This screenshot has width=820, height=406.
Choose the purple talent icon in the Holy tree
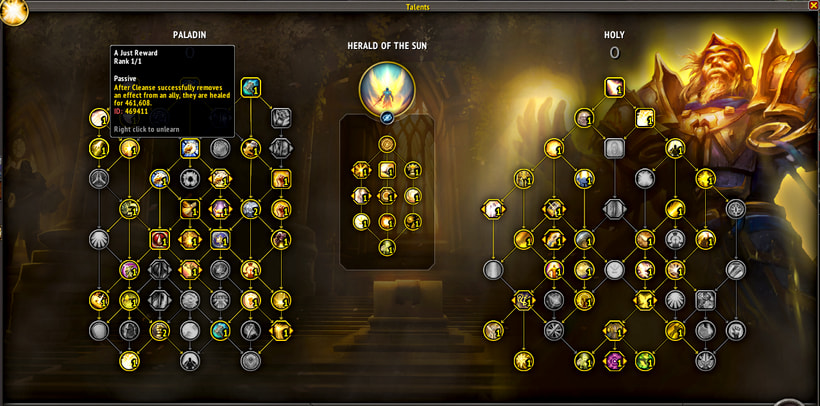pyautogui.click(x=614, y=360)
